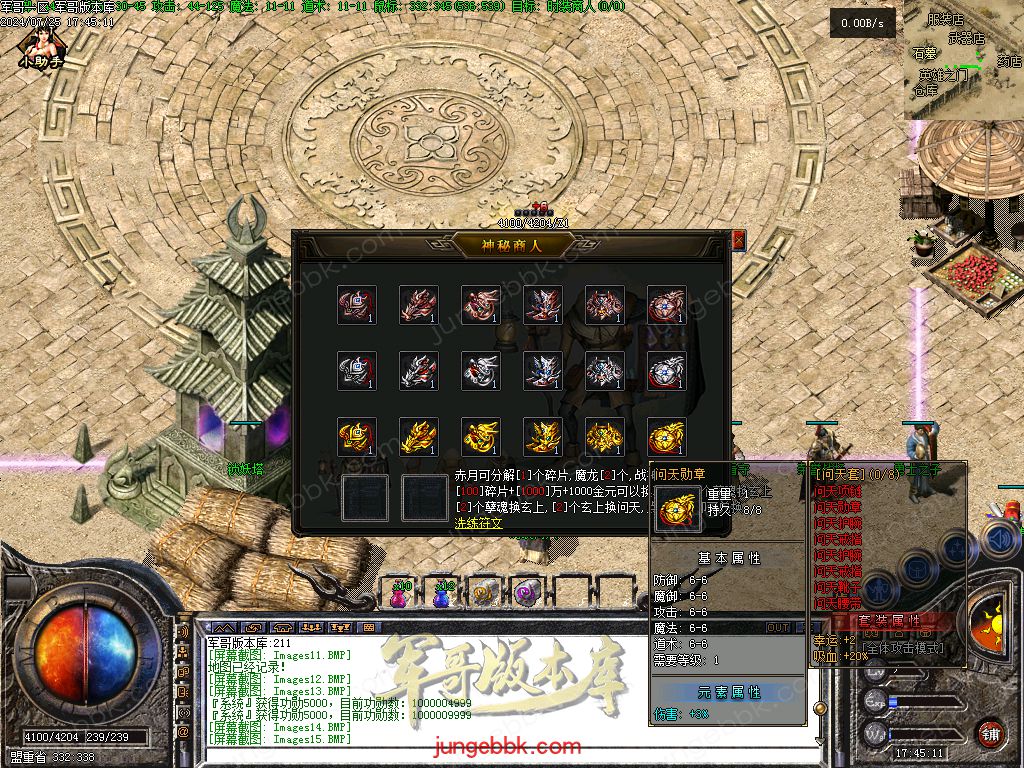Select the red helmet in the top row
The height and width of the screenshot is (768, 1024).
click(357, 305)
